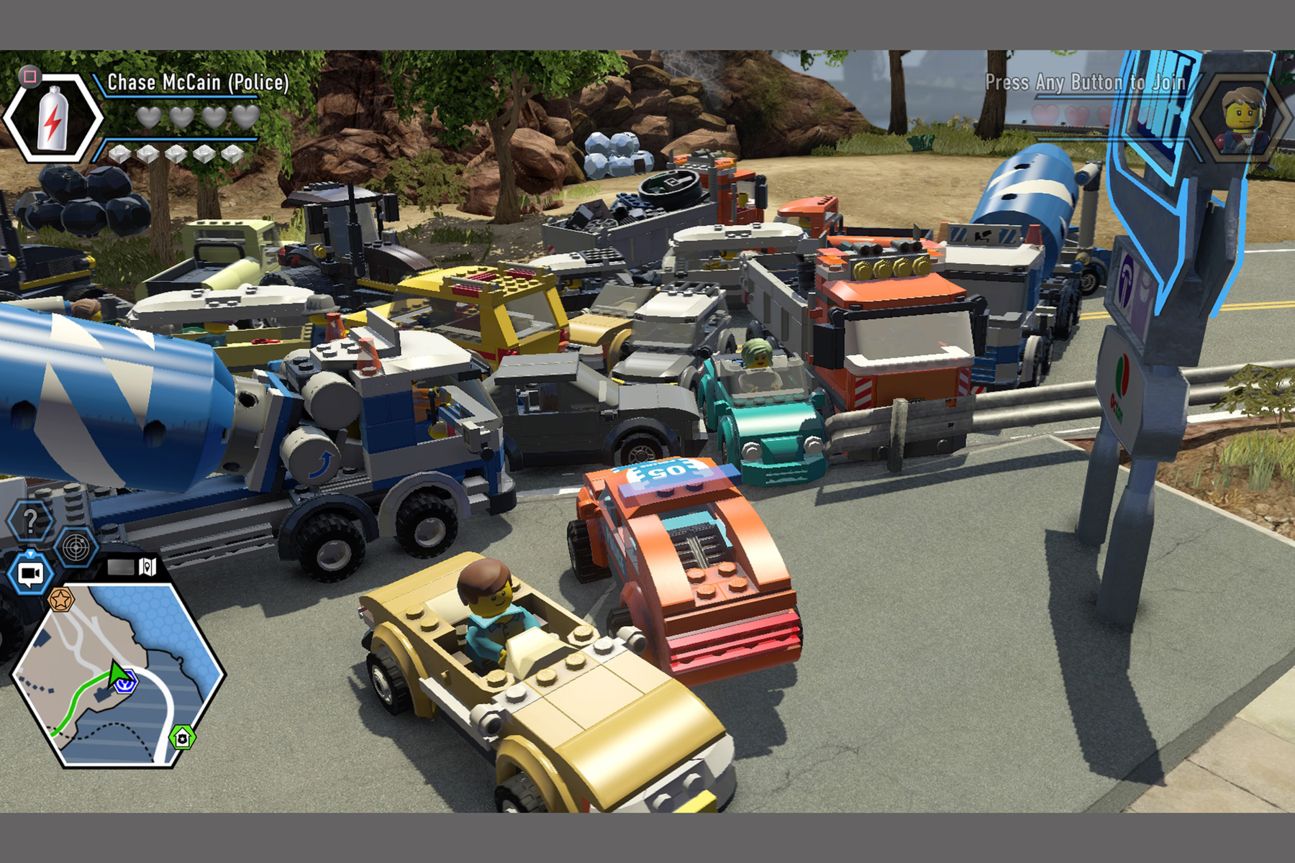1295x863 pixels.
Task: Toggle first-person camera view
Action: (30, 575)
